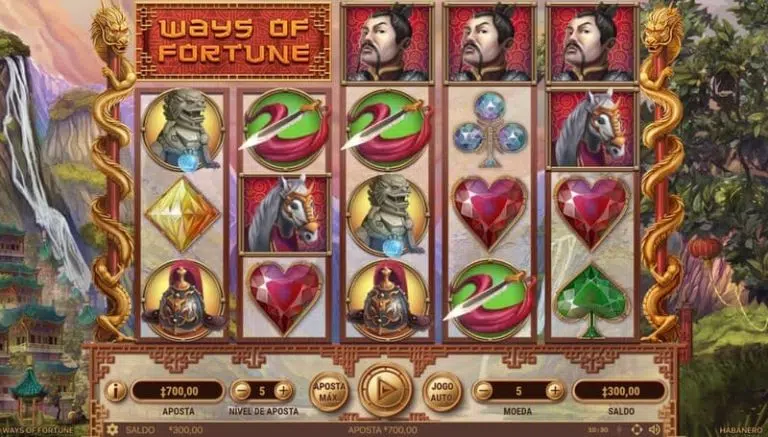Increase the Moeda coin value

tap(555, 391)
